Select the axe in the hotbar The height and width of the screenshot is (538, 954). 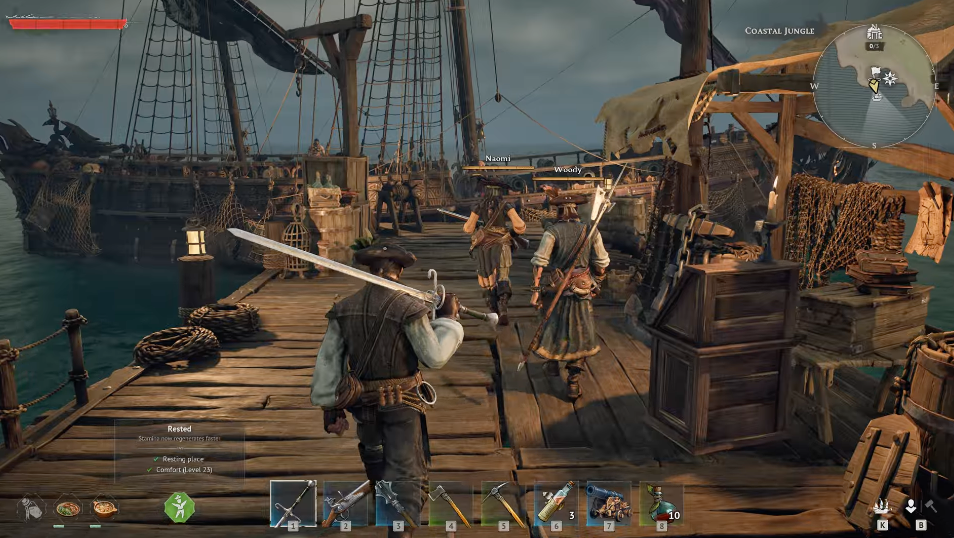pyautogui.click(x=449, y=502)
